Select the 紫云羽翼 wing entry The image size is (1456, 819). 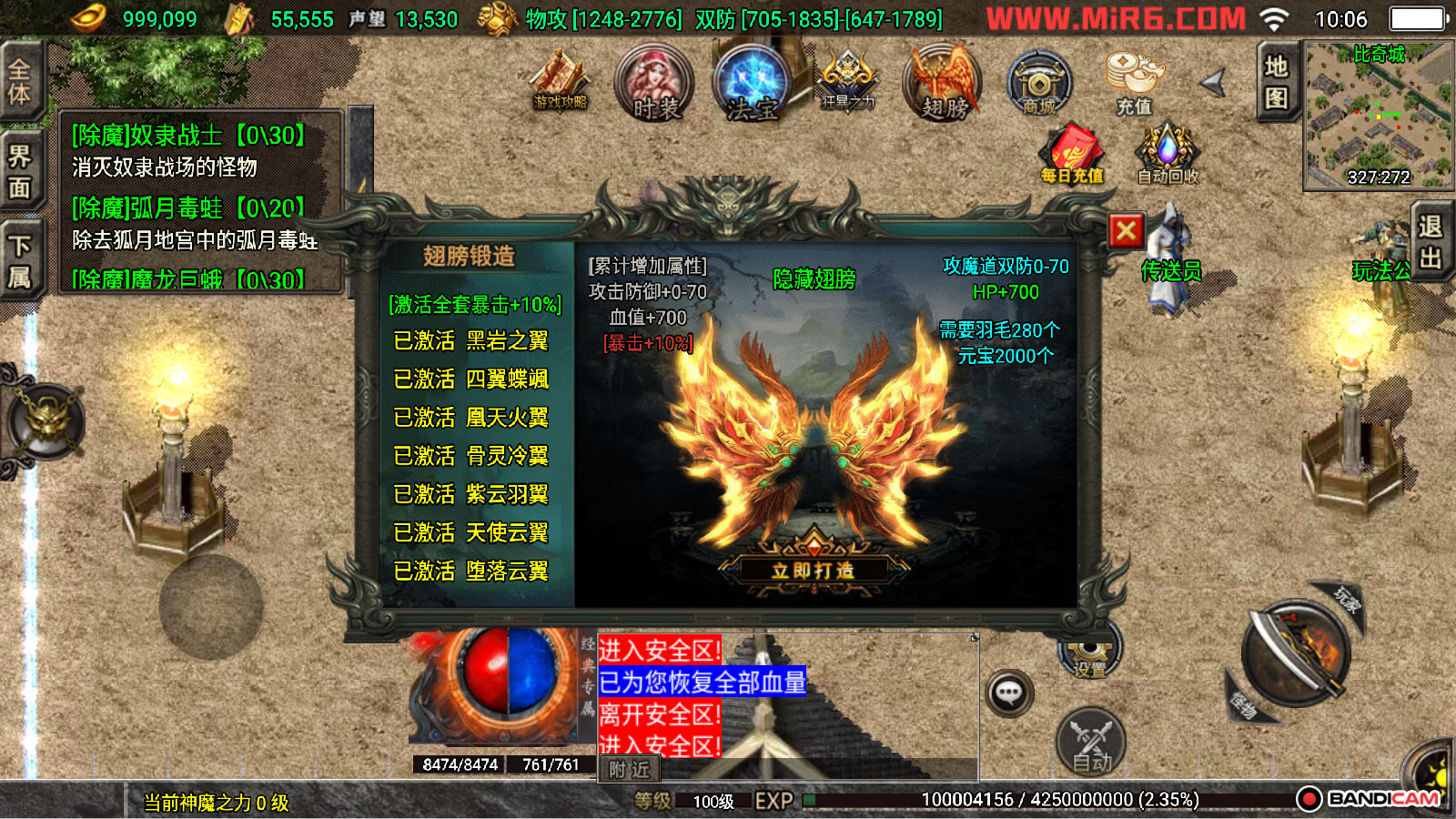[x=470, y=494]
